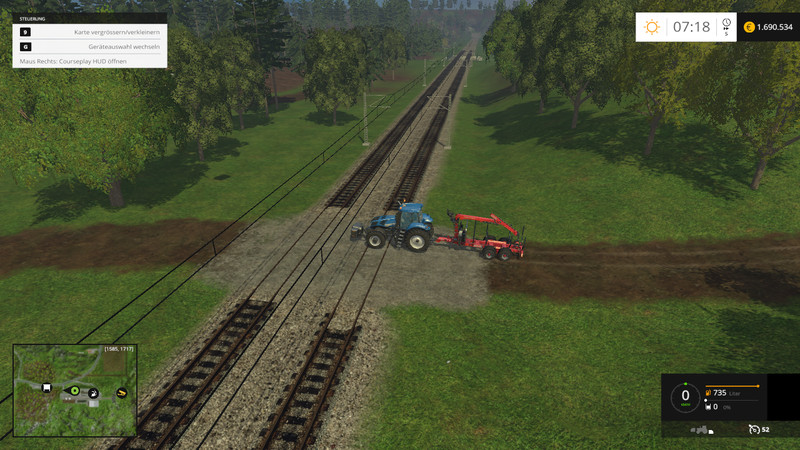Image resolution: width=800 pixels, height=450 pixels.
Task: Click the time acceleration clock icon
Action: tap(726, 24)
